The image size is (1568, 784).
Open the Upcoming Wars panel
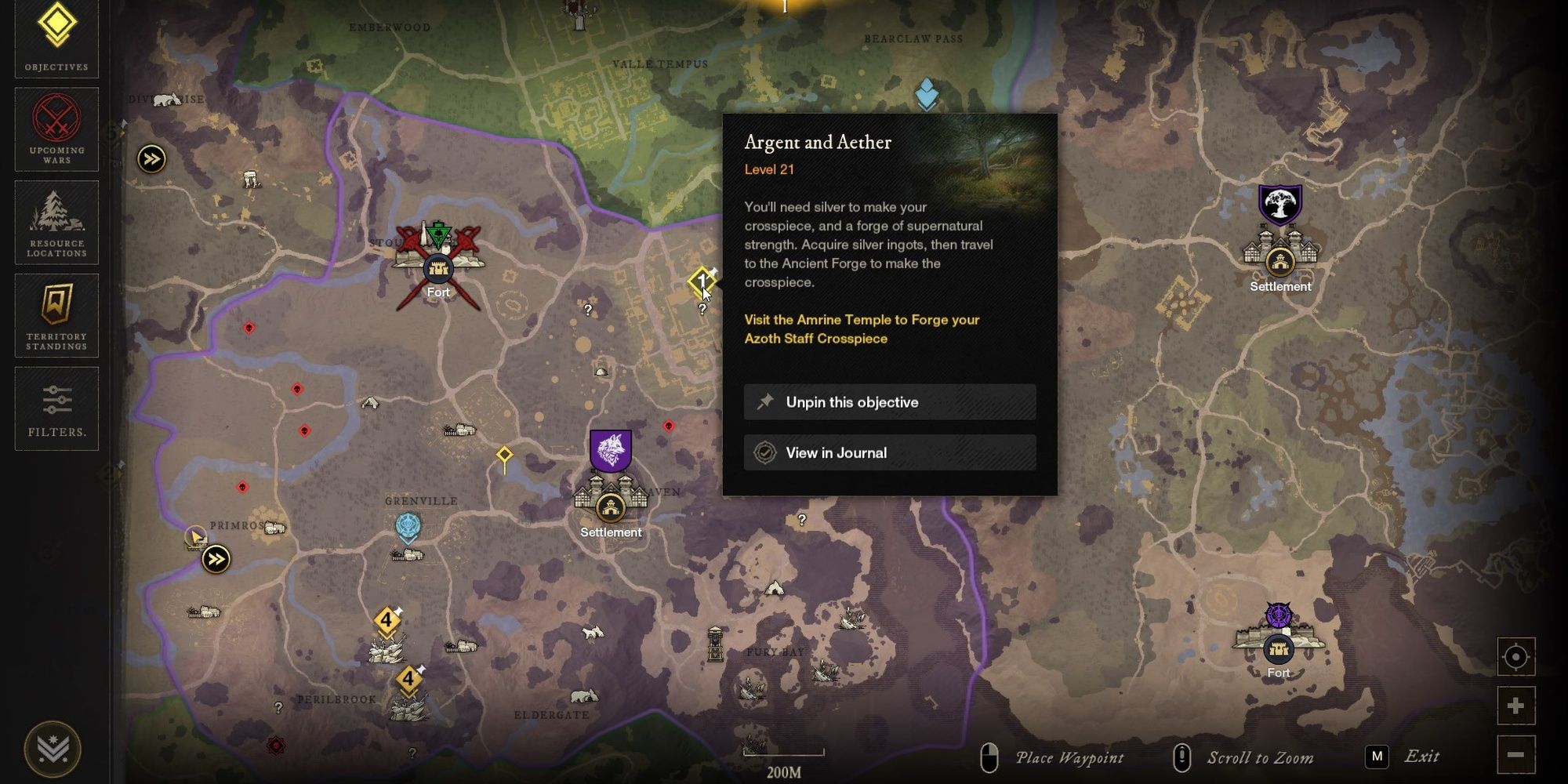pyautogui.click(x=55, y=129)
